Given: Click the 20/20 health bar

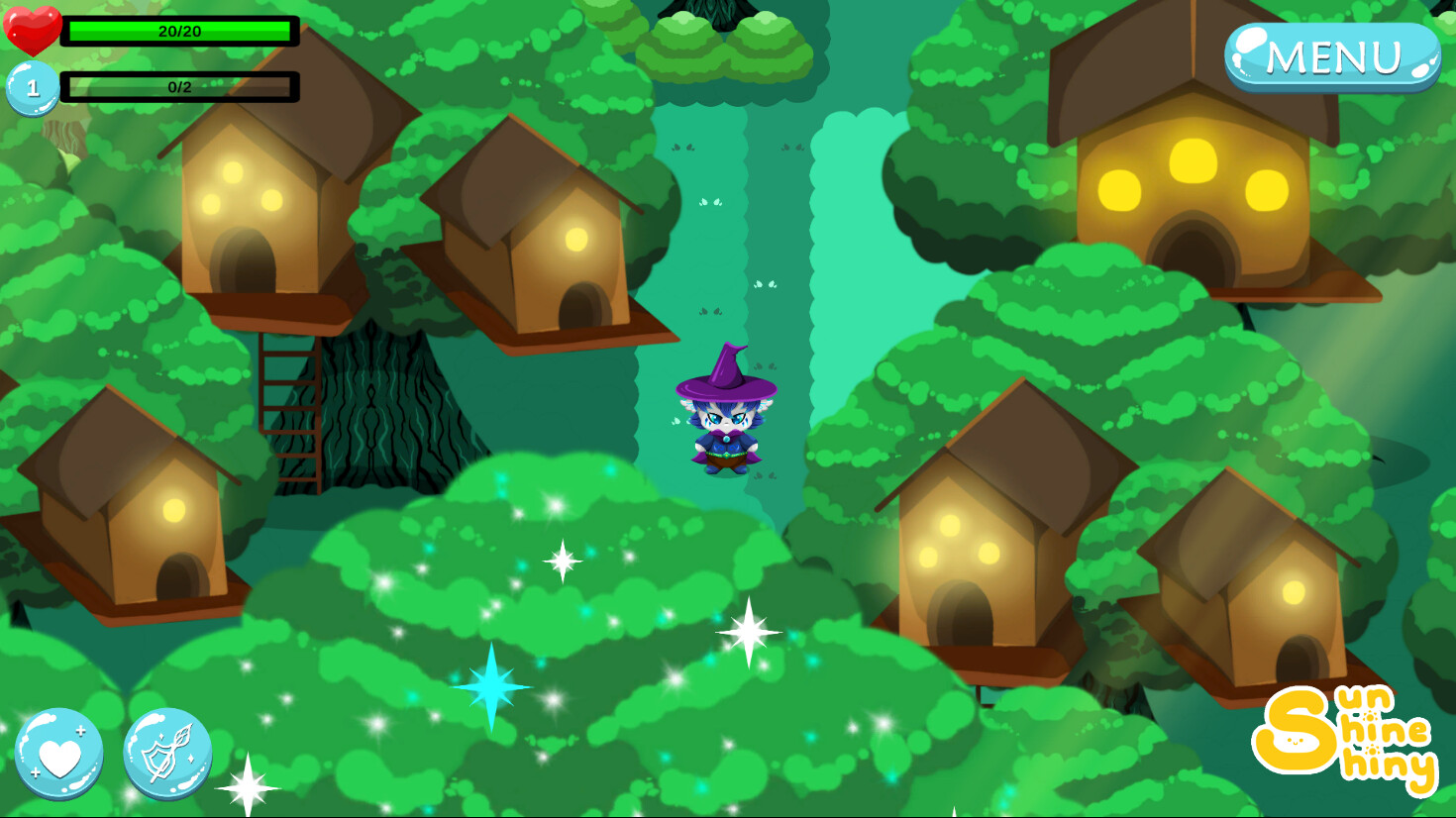Looking at the screenshot, I should tap(178, 32).
